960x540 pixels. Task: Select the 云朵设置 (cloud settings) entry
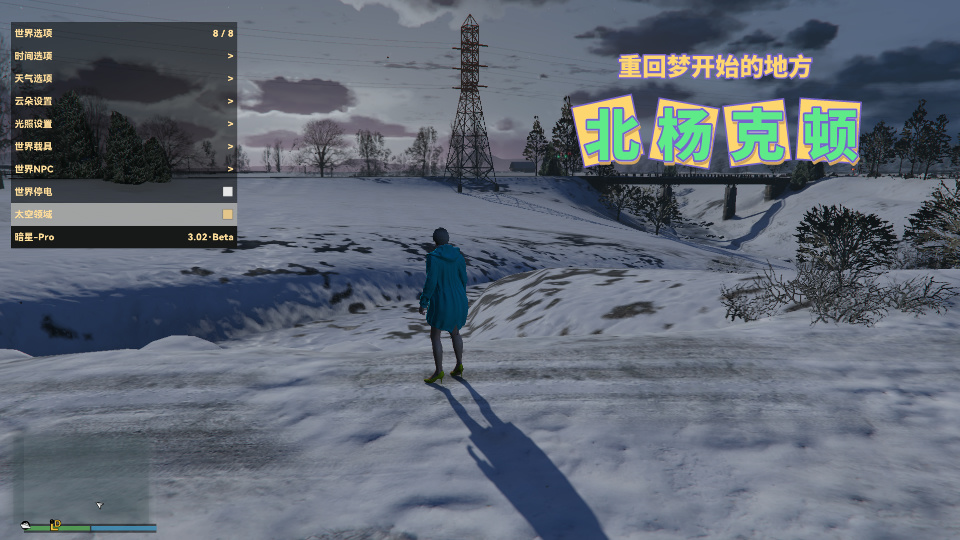124,101
